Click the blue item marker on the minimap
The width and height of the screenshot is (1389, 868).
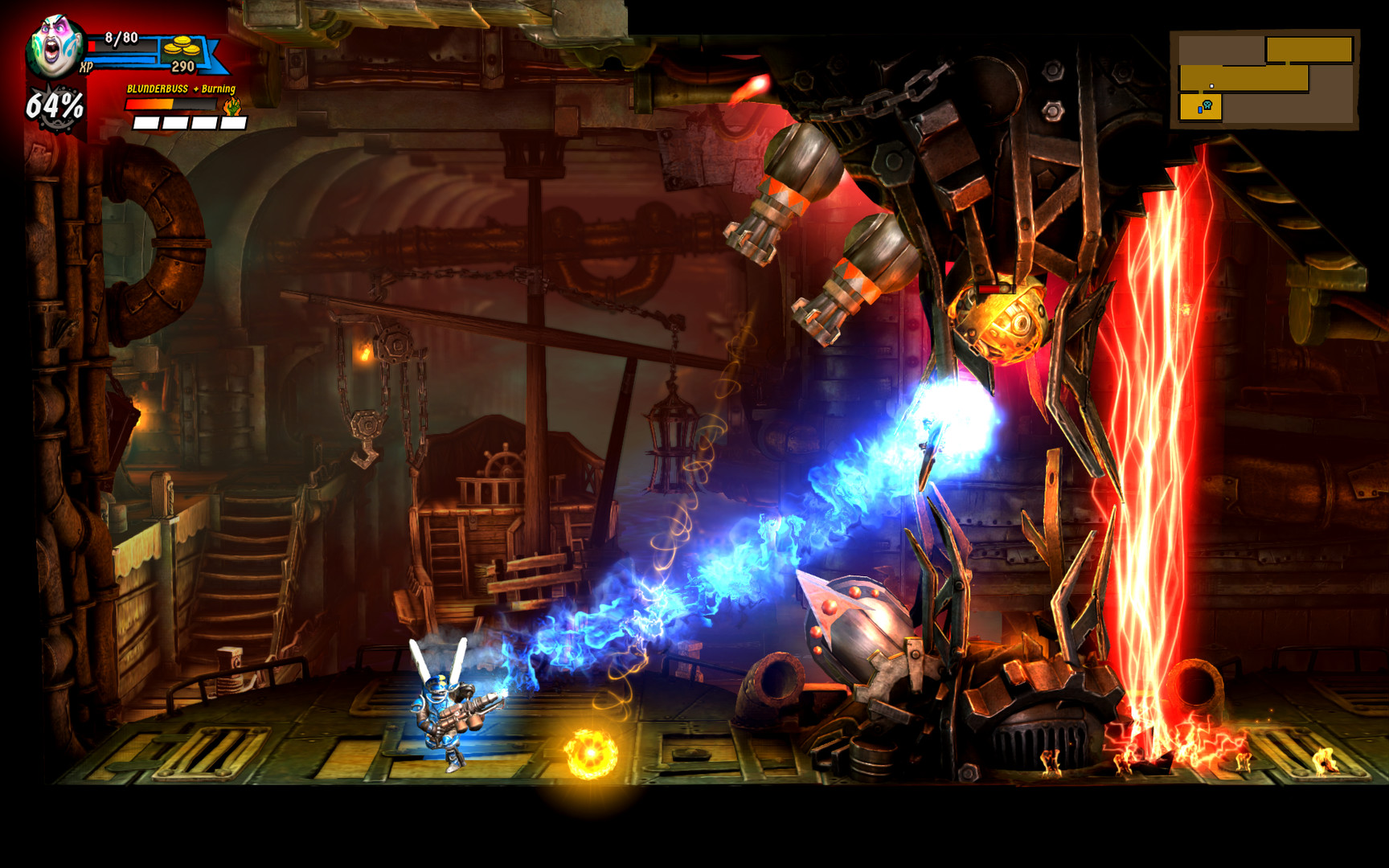point(1200,110)
